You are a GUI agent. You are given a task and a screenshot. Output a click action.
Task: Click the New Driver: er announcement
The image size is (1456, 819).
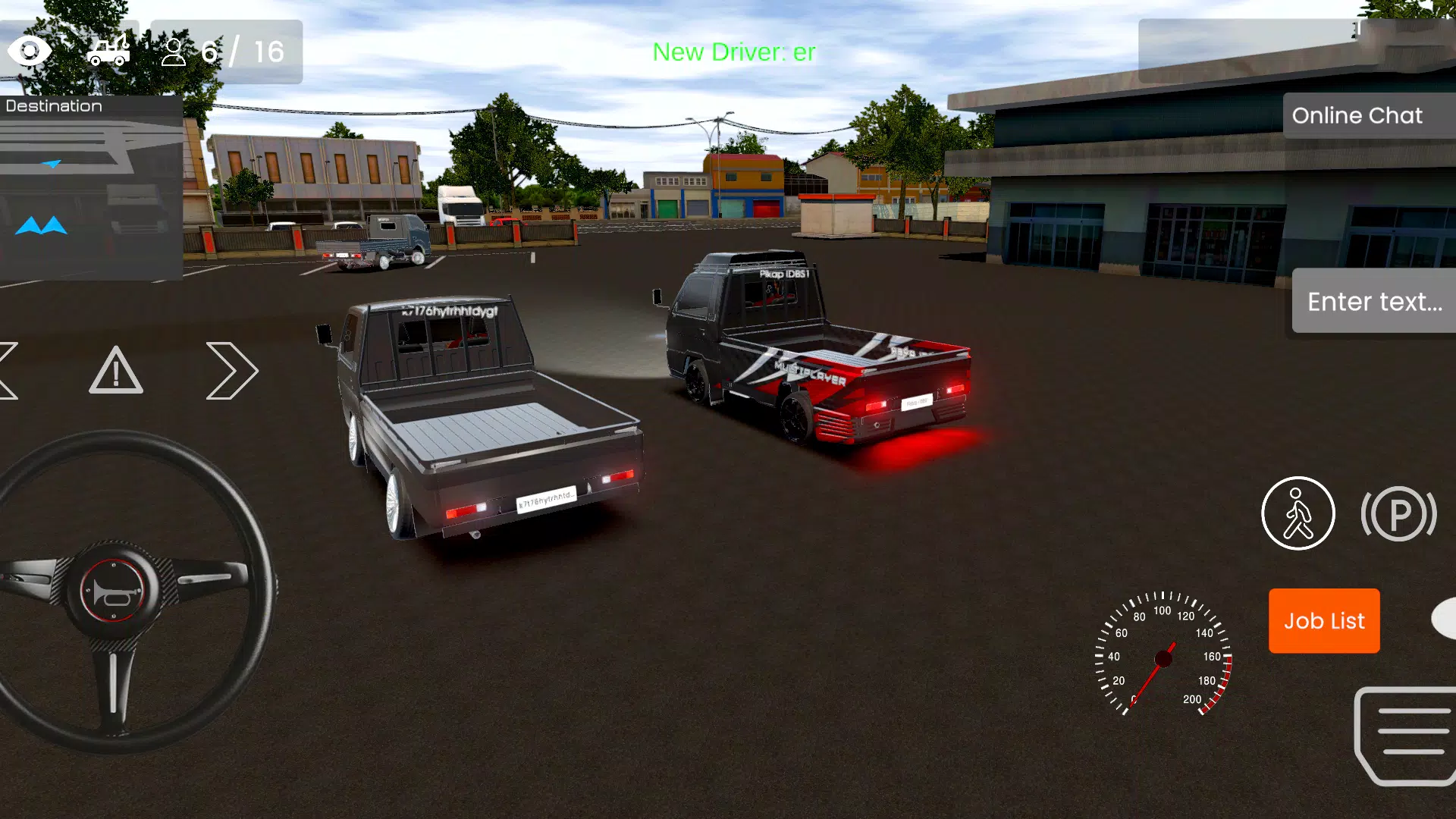733,52
